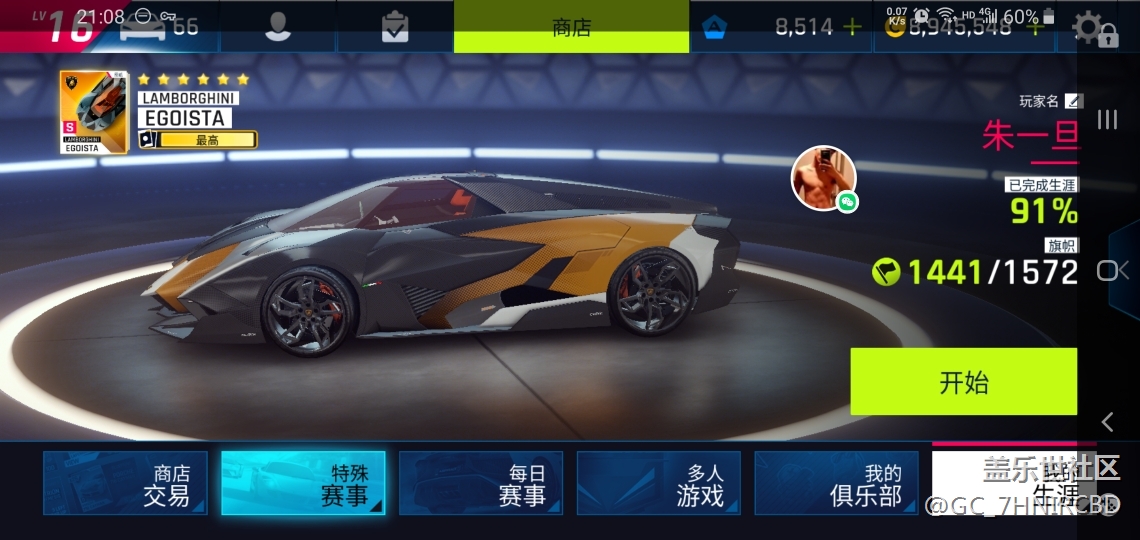Tap the phone's back navigation arrow

1107,421
